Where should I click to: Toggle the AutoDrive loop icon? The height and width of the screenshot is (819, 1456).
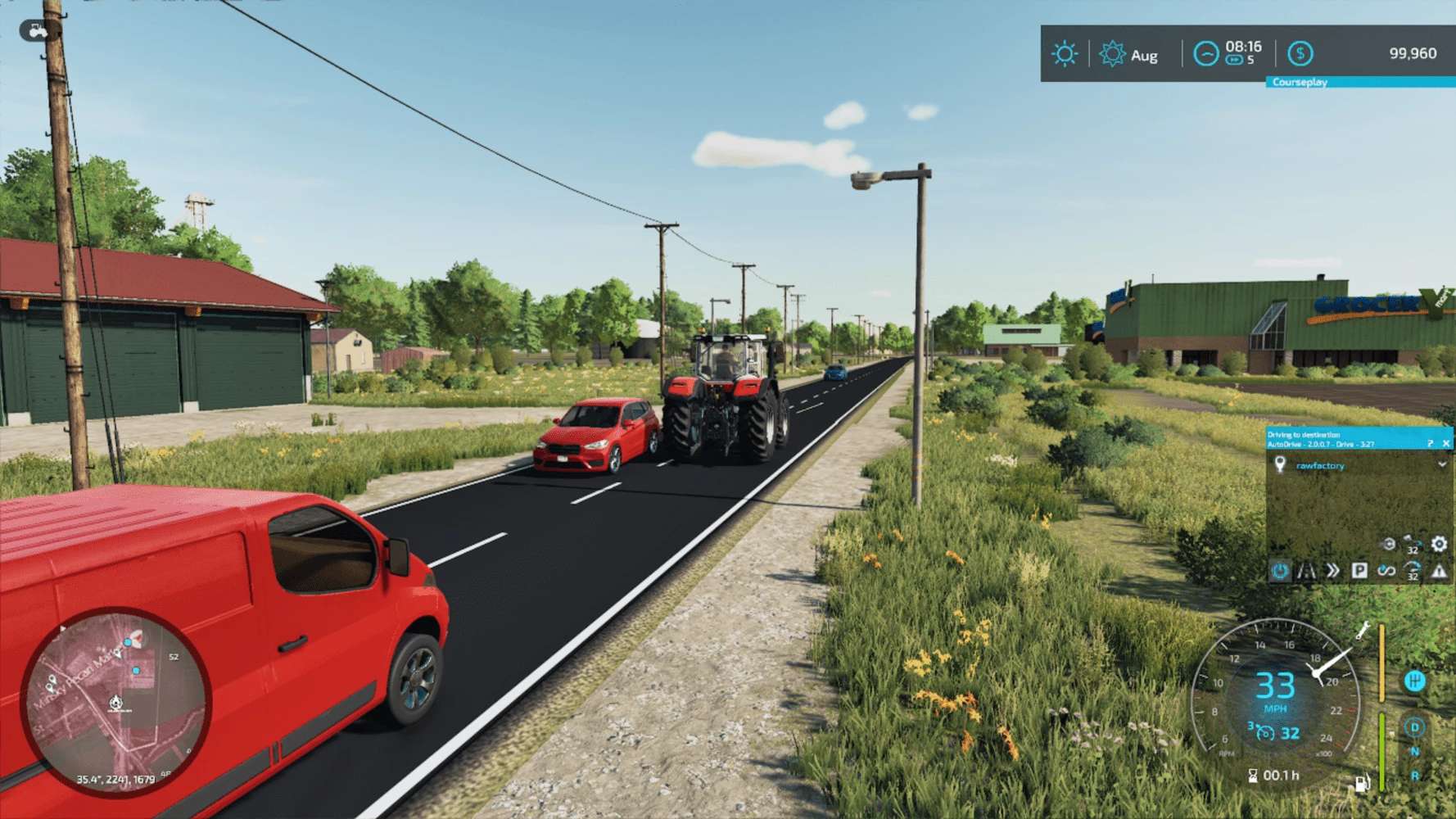click(x=1386, y=571)
